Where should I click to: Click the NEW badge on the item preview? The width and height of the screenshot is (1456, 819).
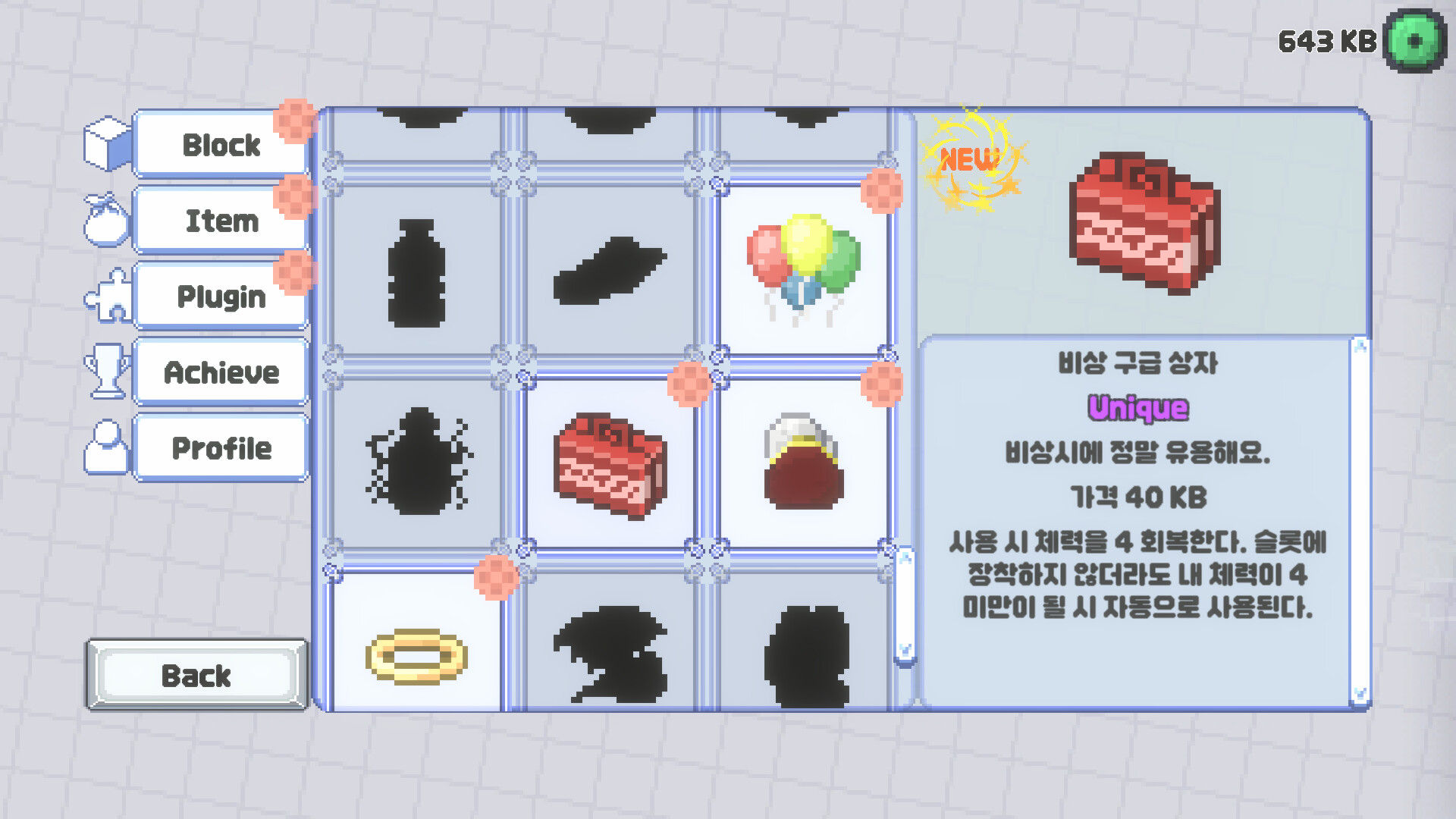coord(969,161)
